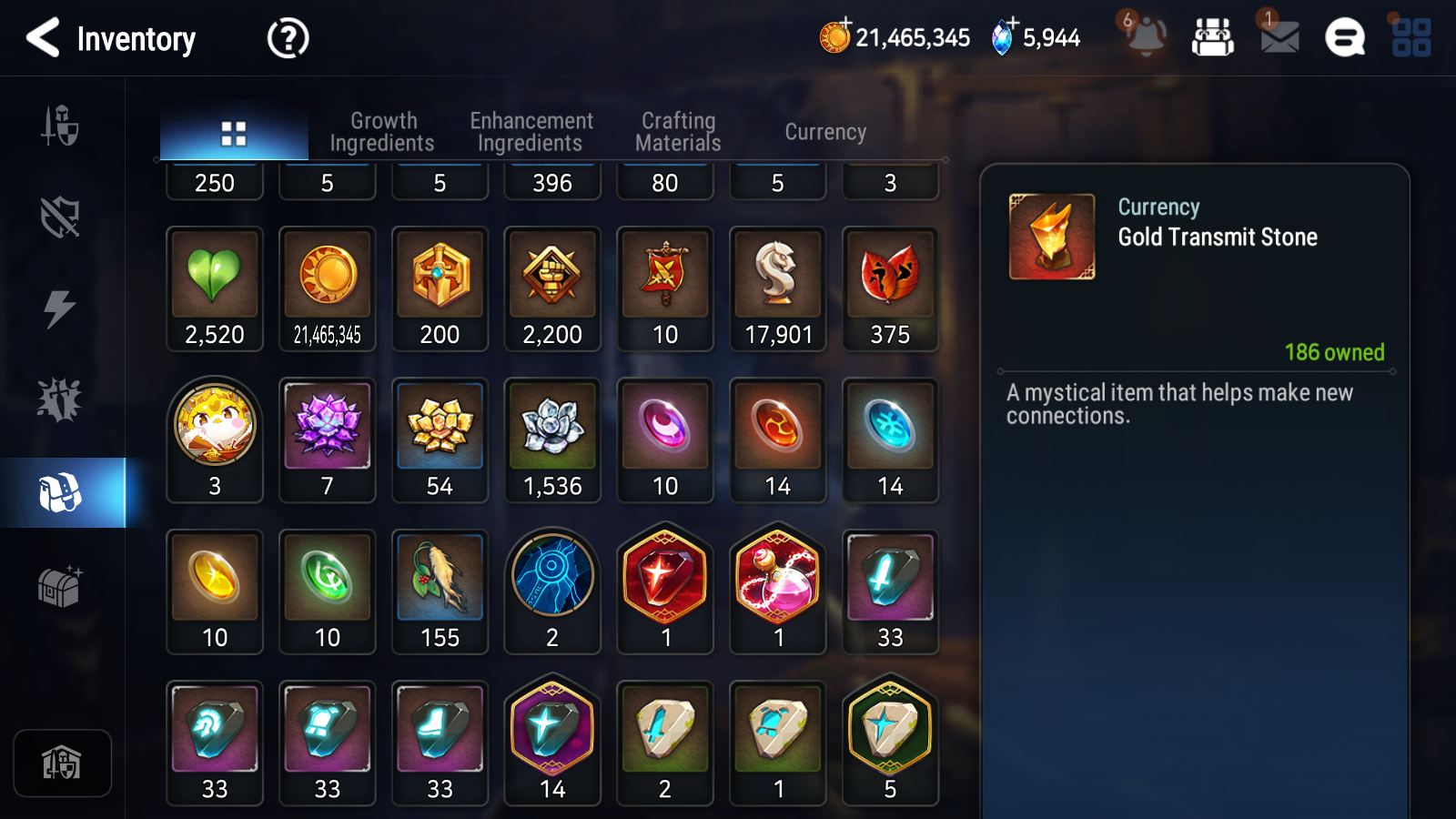Go back from the Inventory screen
Viewport: 1456px width, 819px height.
(44, 38)
